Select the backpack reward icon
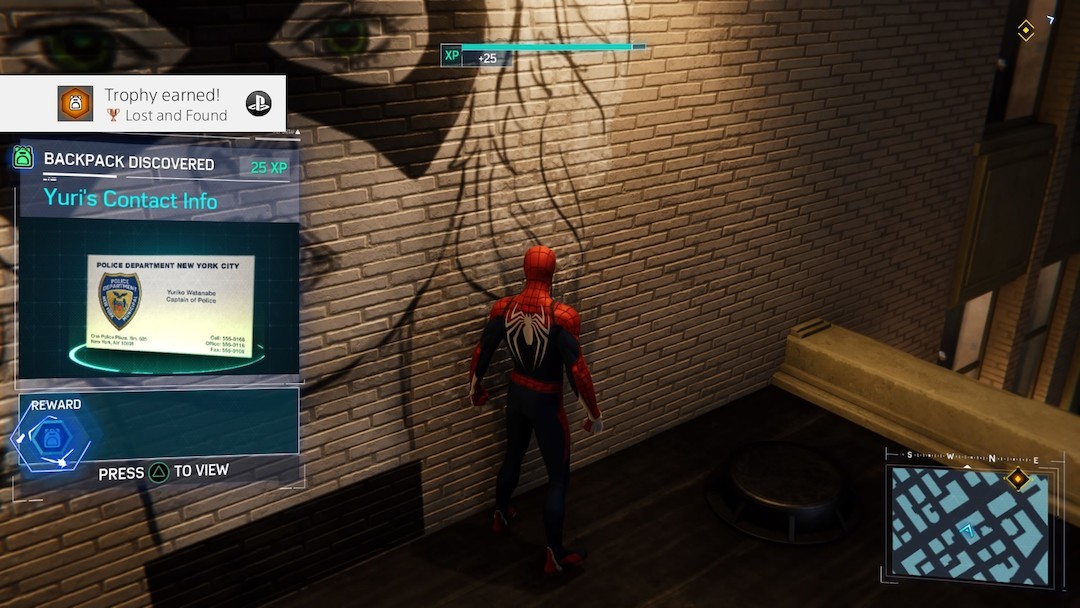The image size is (1080, 608). [49, 439]
